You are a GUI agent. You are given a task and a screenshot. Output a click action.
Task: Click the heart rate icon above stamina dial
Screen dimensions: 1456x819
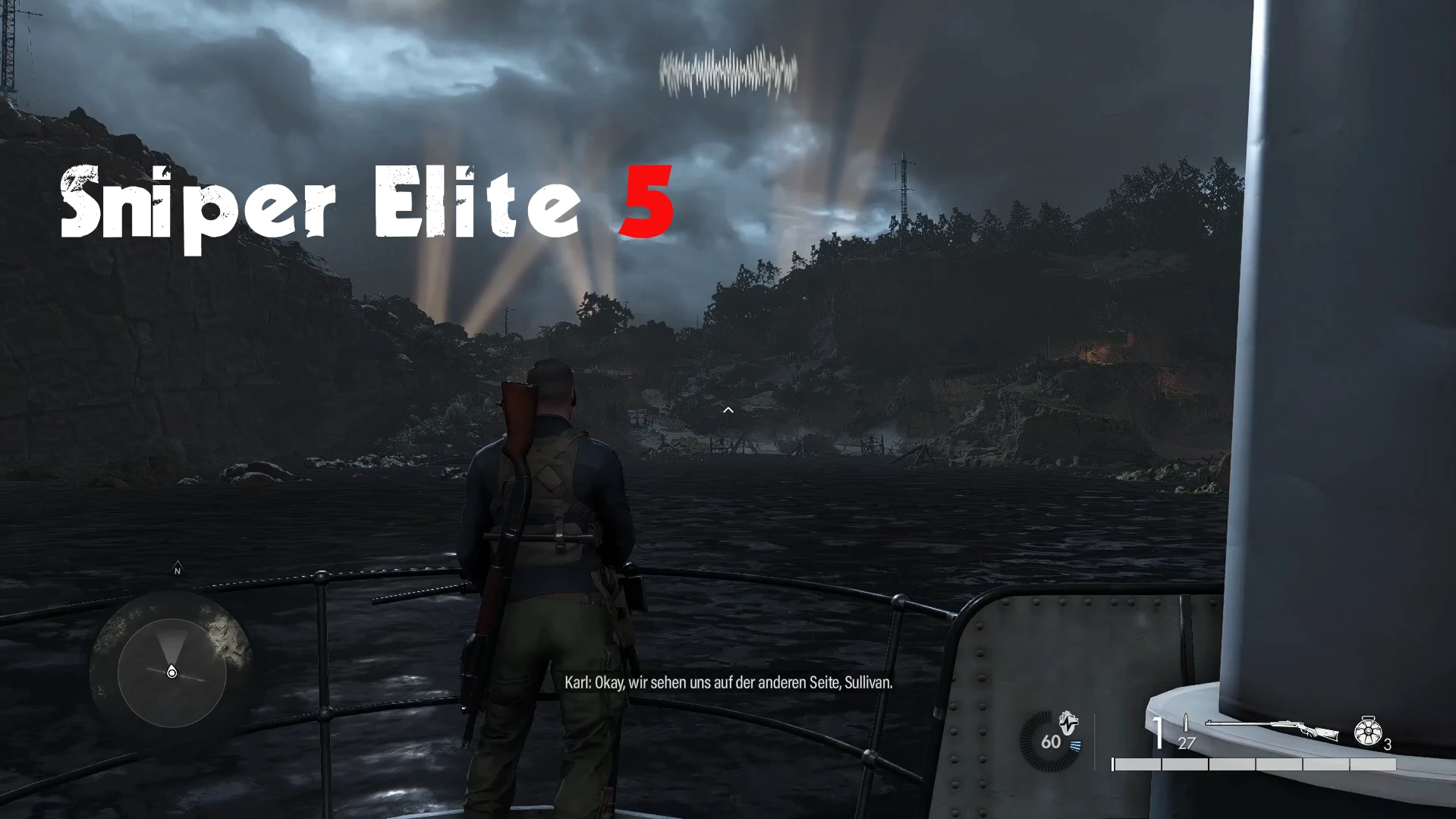click(x=1068, y=723)
